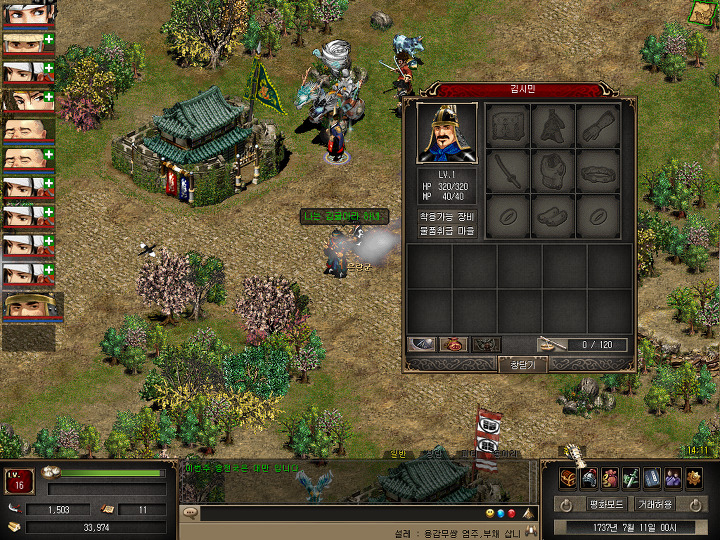Open the blue book icon menu
Screen dimensions: 720x540
[x=652, y=478]
